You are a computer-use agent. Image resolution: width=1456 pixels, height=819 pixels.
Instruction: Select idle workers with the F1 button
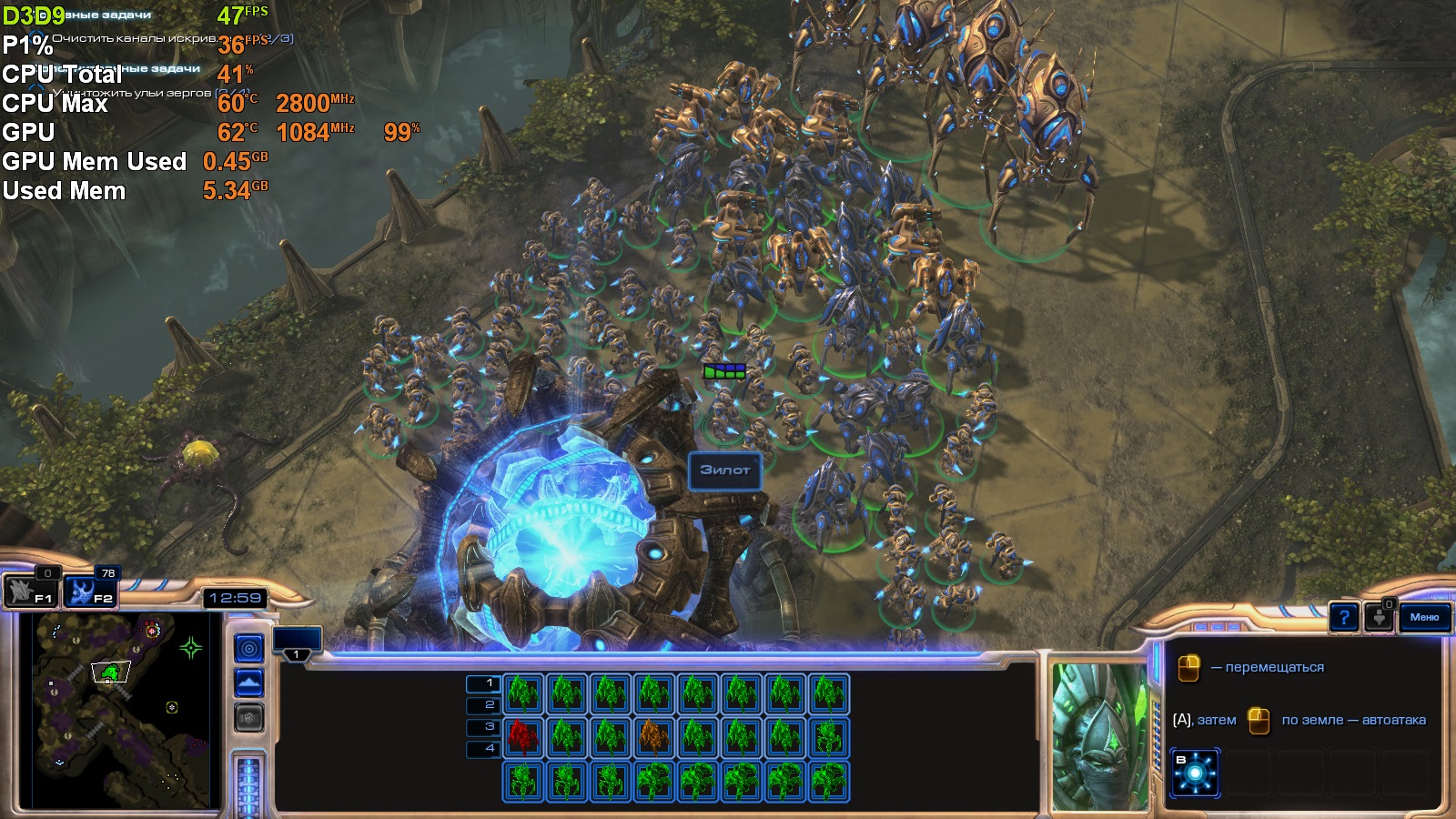point(32,591)
